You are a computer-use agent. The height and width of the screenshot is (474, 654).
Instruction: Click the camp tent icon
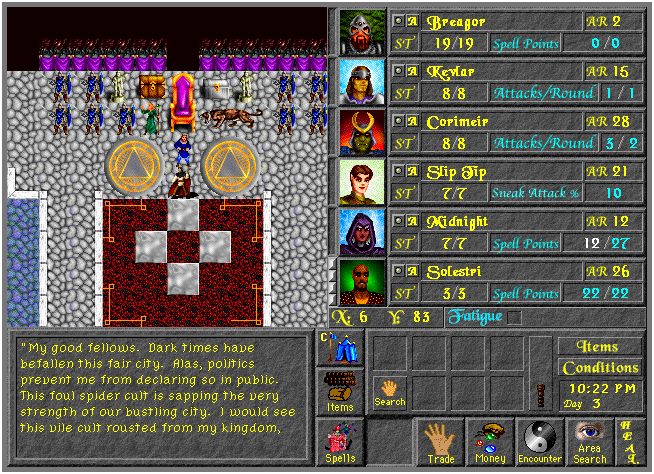340,349
